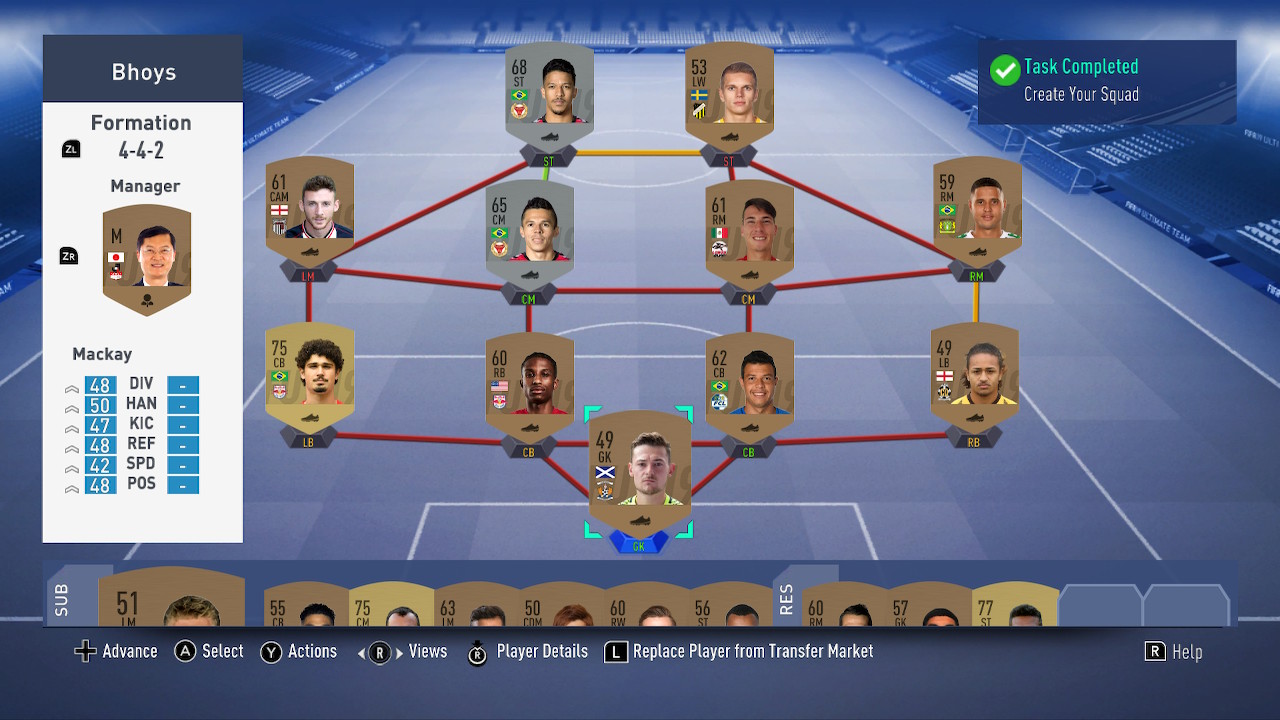Select the 49-rated goalkeeper card

click(638, 468)
